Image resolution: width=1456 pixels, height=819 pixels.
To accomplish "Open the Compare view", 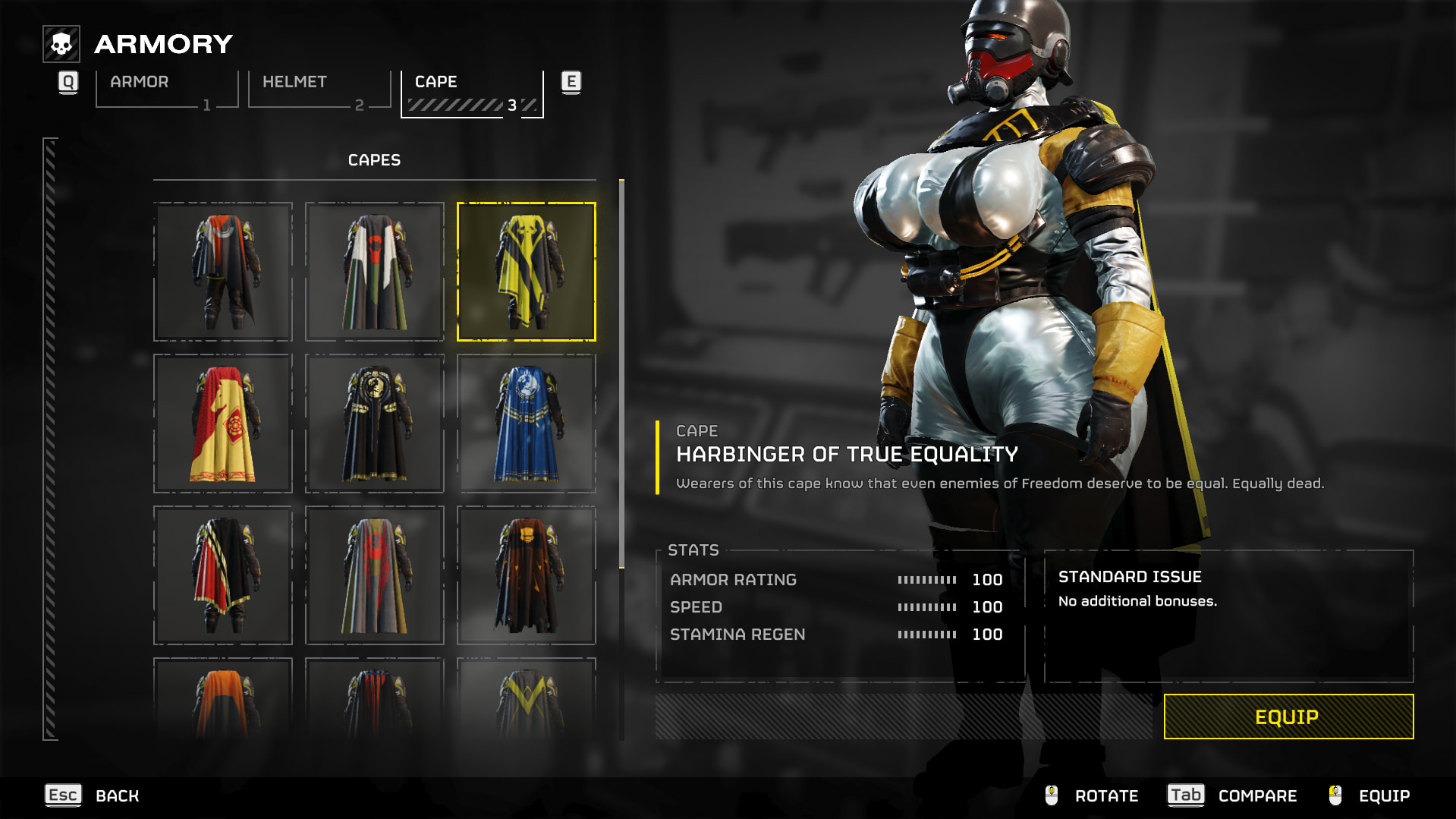I will tap(1232, 795).
